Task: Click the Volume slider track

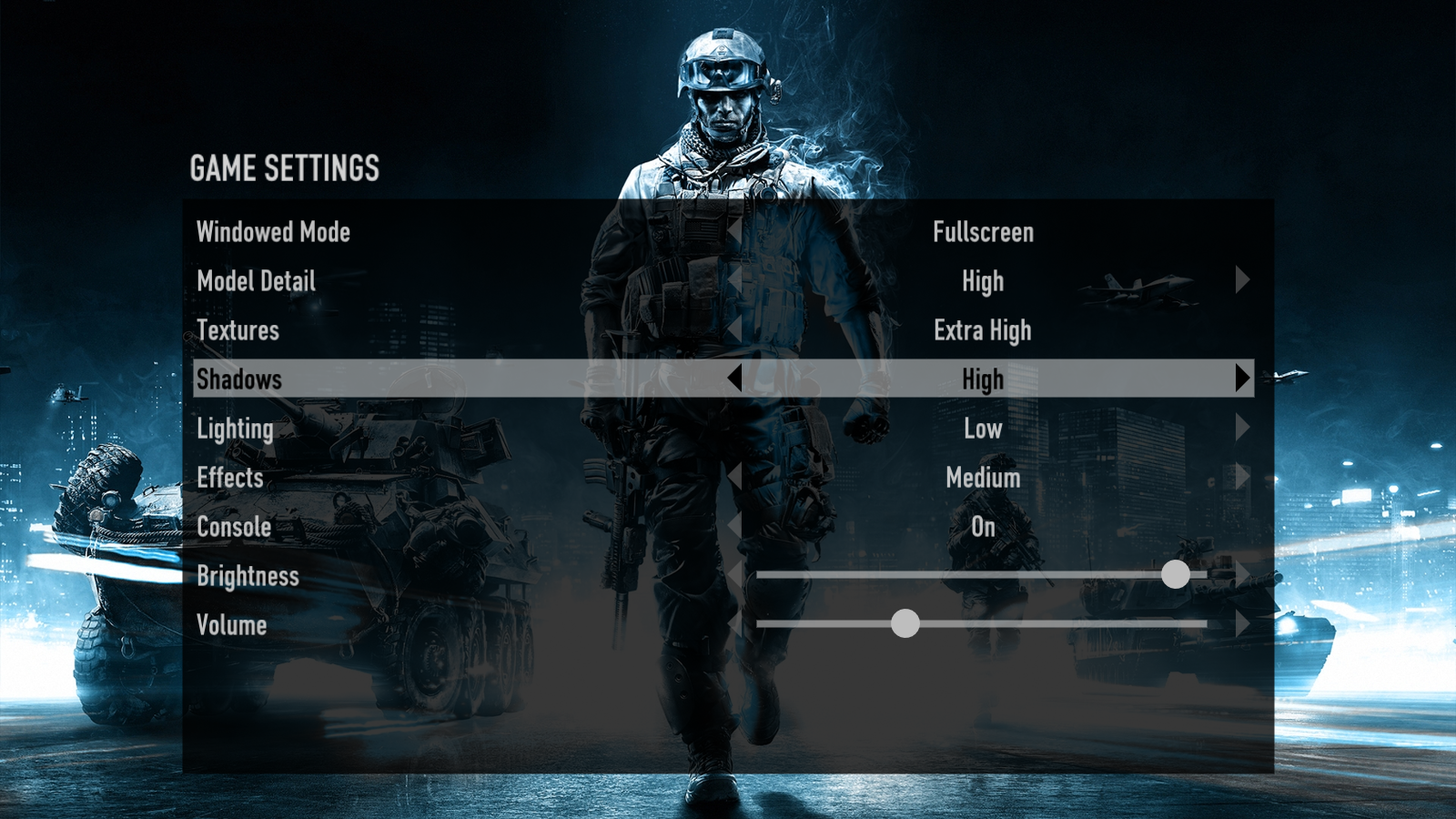Action: click(1046, 623)
